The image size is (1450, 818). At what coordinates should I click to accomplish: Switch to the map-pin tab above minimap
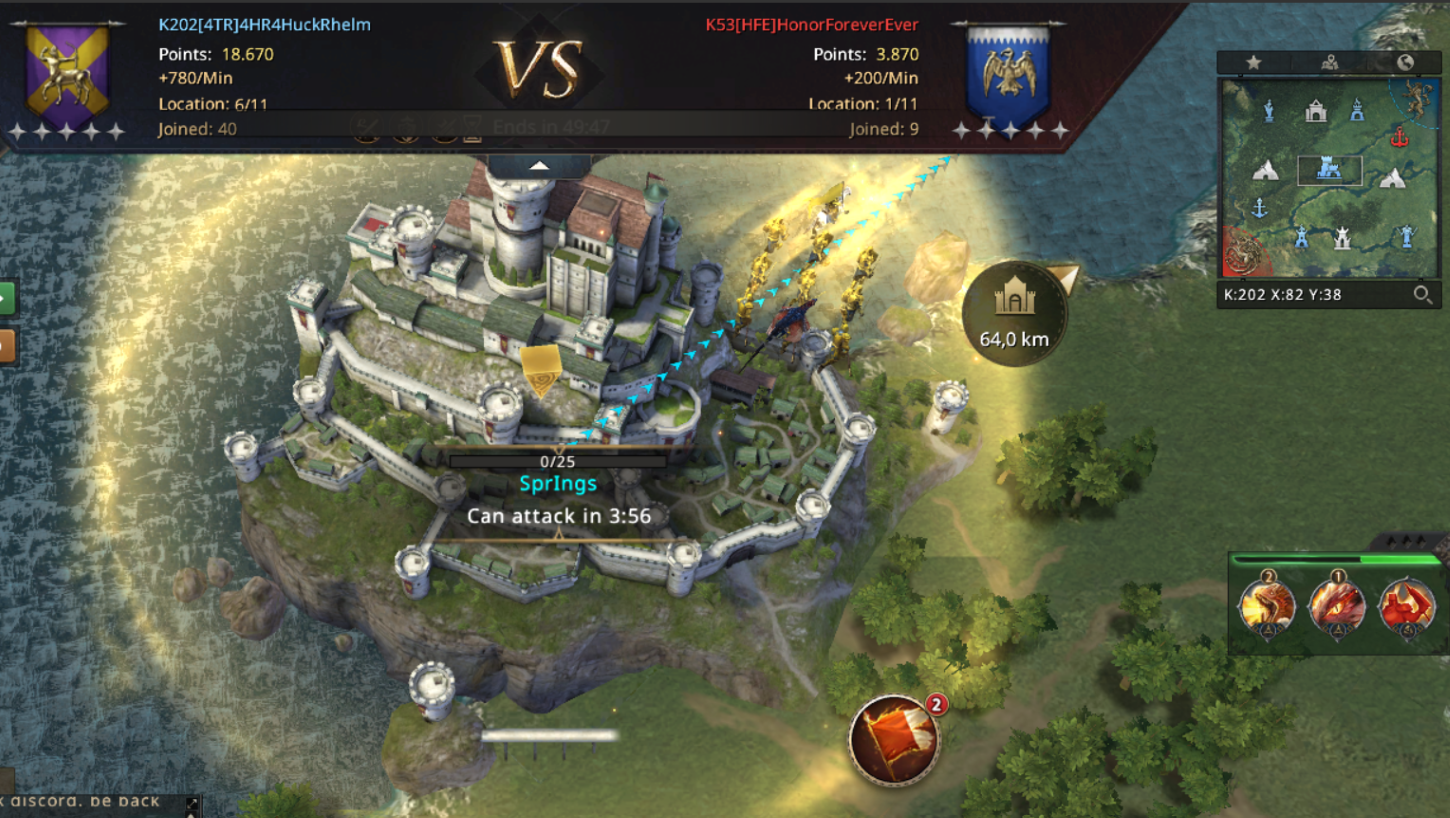point(1329,62)
